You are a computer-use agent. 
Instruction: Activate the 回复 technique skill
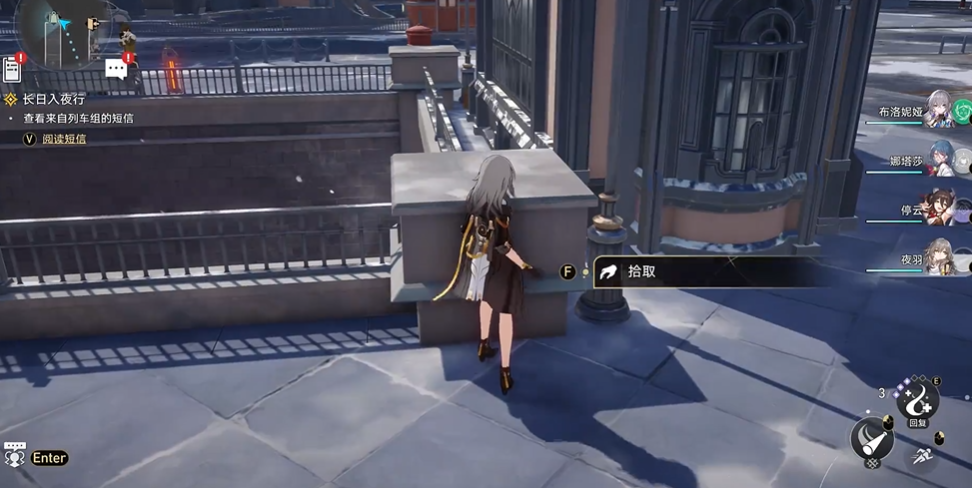point(917,402)
